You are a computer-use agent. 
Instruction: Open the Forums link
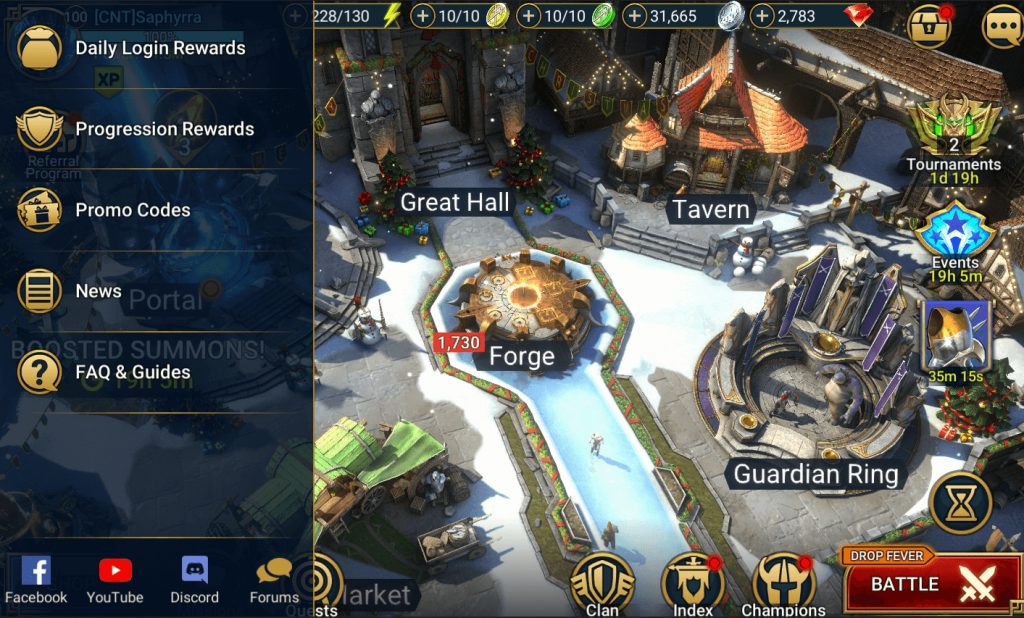pos(274,580)
